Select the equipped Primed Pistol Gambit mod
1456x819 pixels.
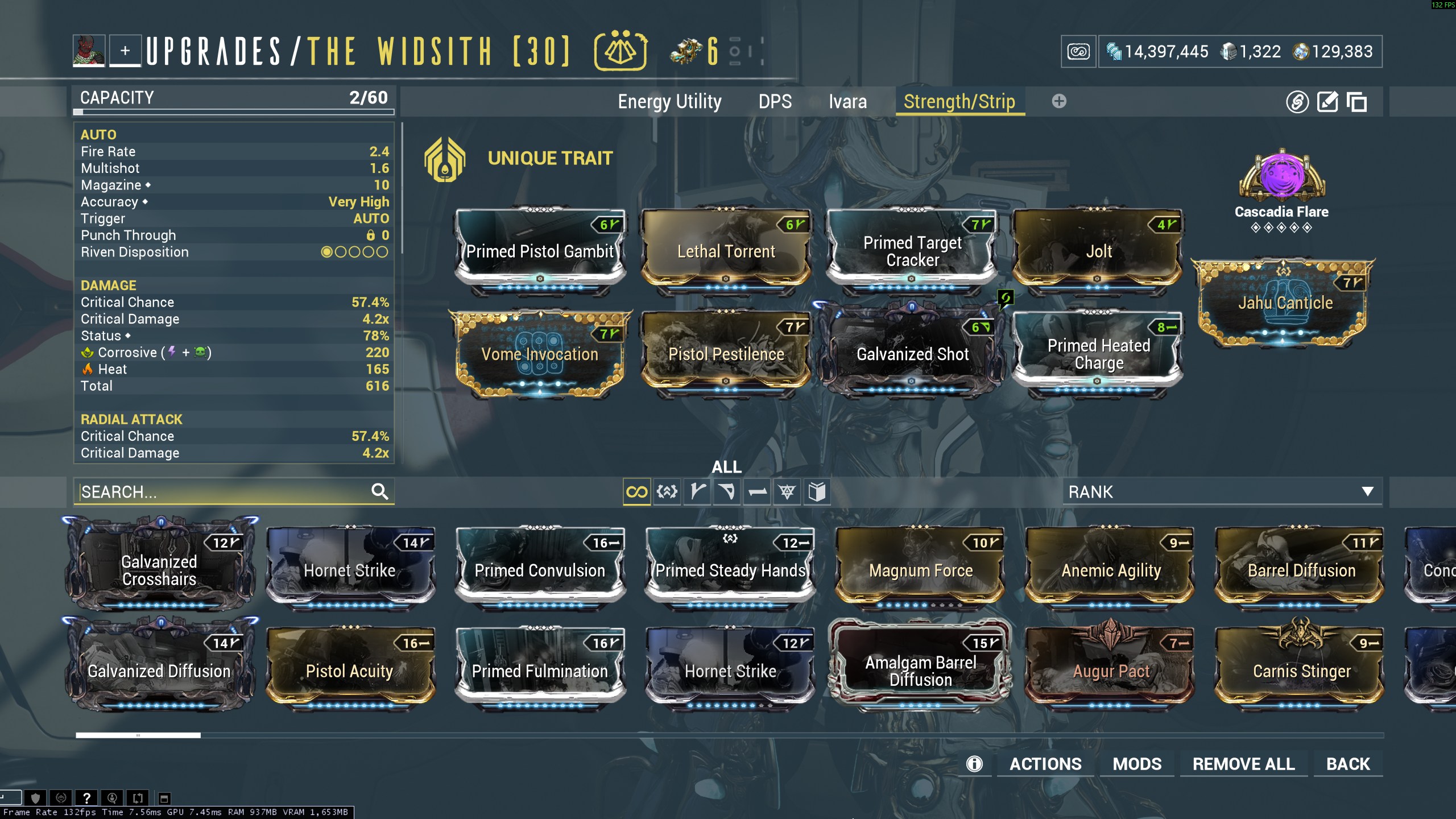click(540, 251)
